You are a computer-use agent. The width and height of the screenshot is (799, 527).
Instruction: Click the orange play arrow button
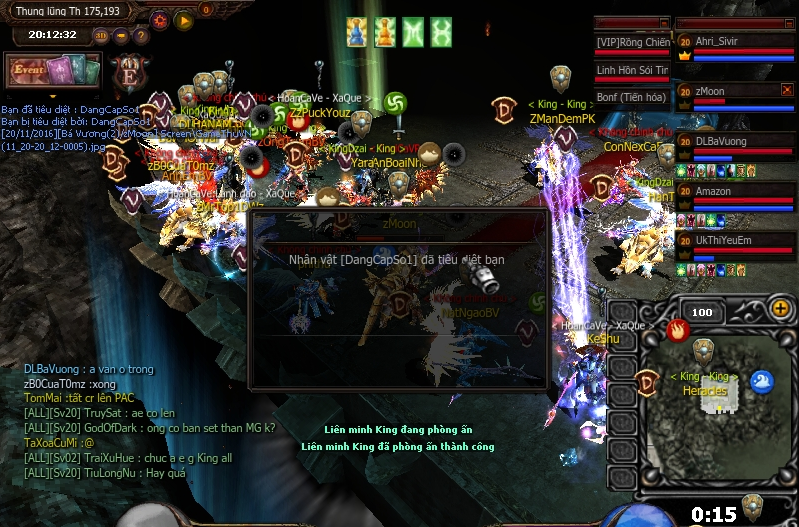pyautogui.click(x=183, y=20)
